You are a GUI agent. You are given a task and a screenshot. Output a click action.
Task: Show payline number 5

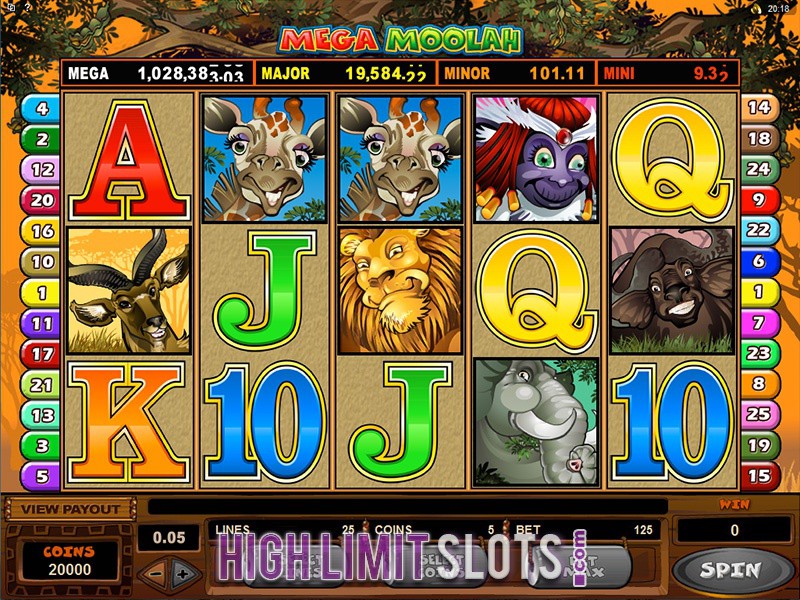tap(42, 476)
